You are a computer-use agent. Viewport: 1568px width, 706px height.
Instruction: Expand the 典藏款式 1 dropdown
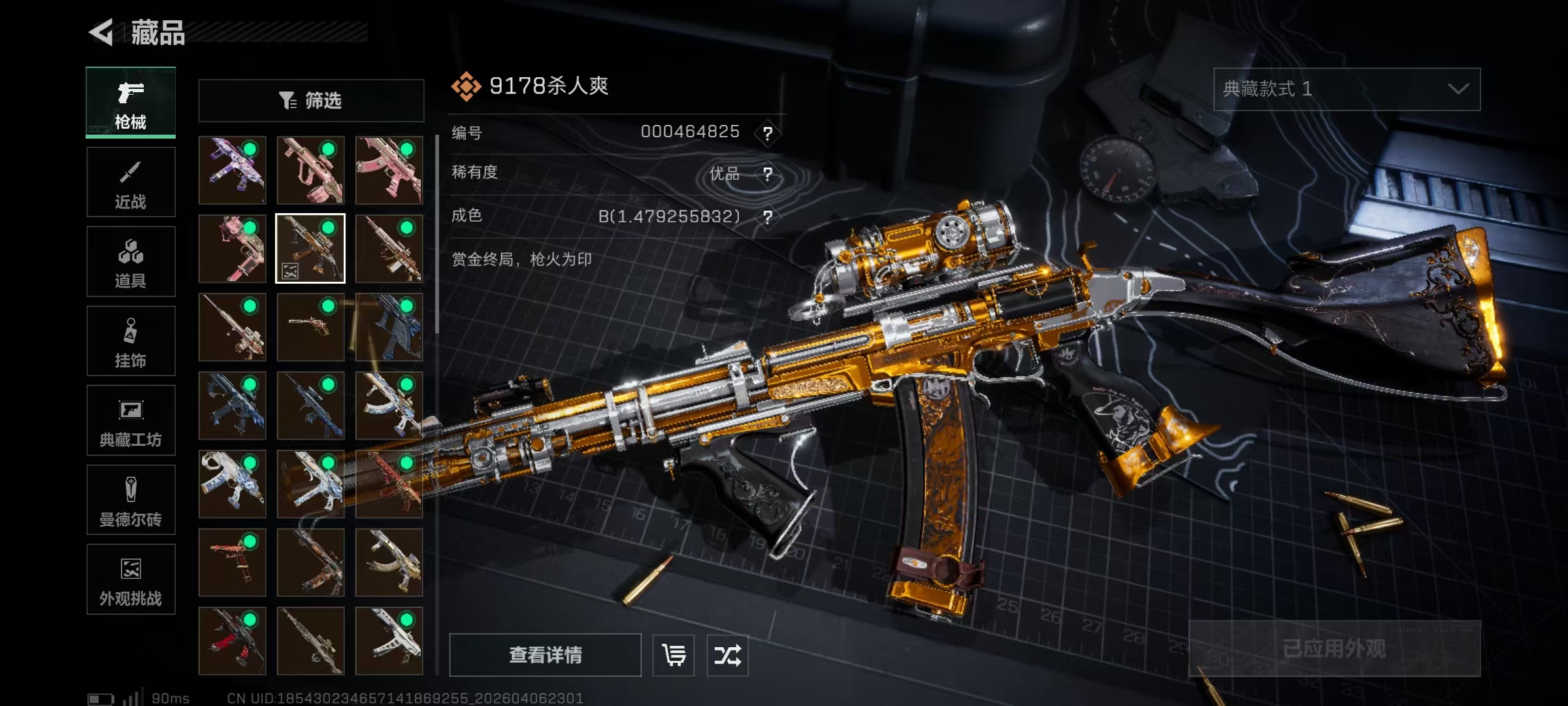(x=1347, y=89)
